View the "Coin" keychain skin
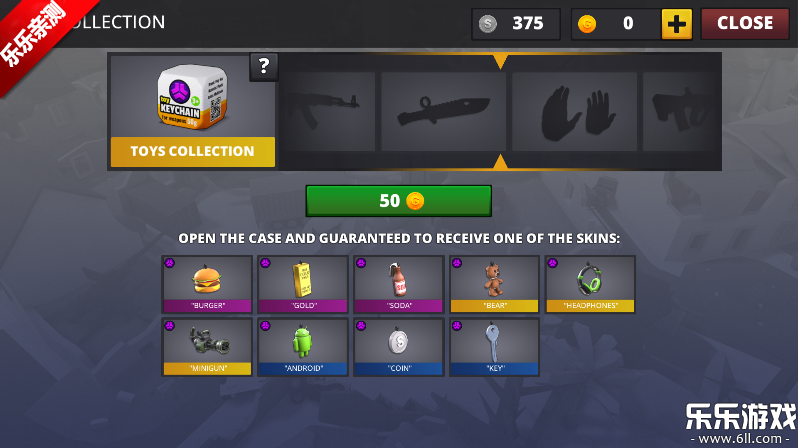The width and height of the screenshot is (798, 448). [399, 346]
